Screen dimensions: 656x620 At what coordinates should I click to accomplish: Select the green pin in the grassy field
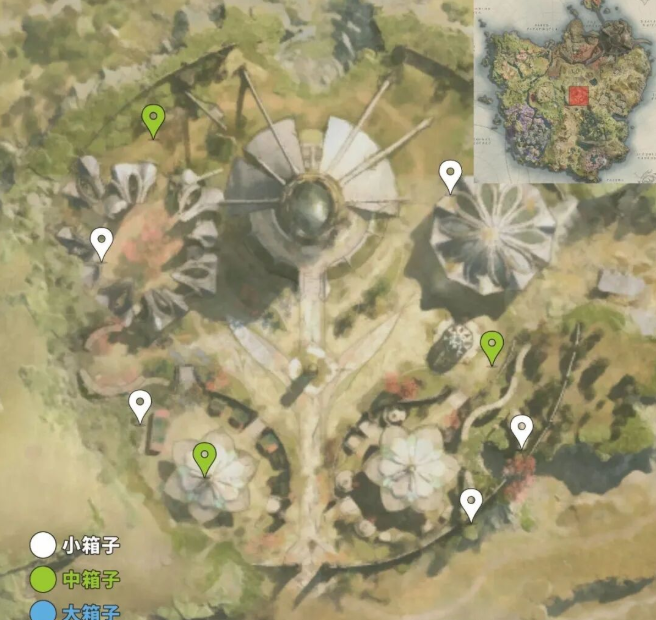(x=152, y=120)
